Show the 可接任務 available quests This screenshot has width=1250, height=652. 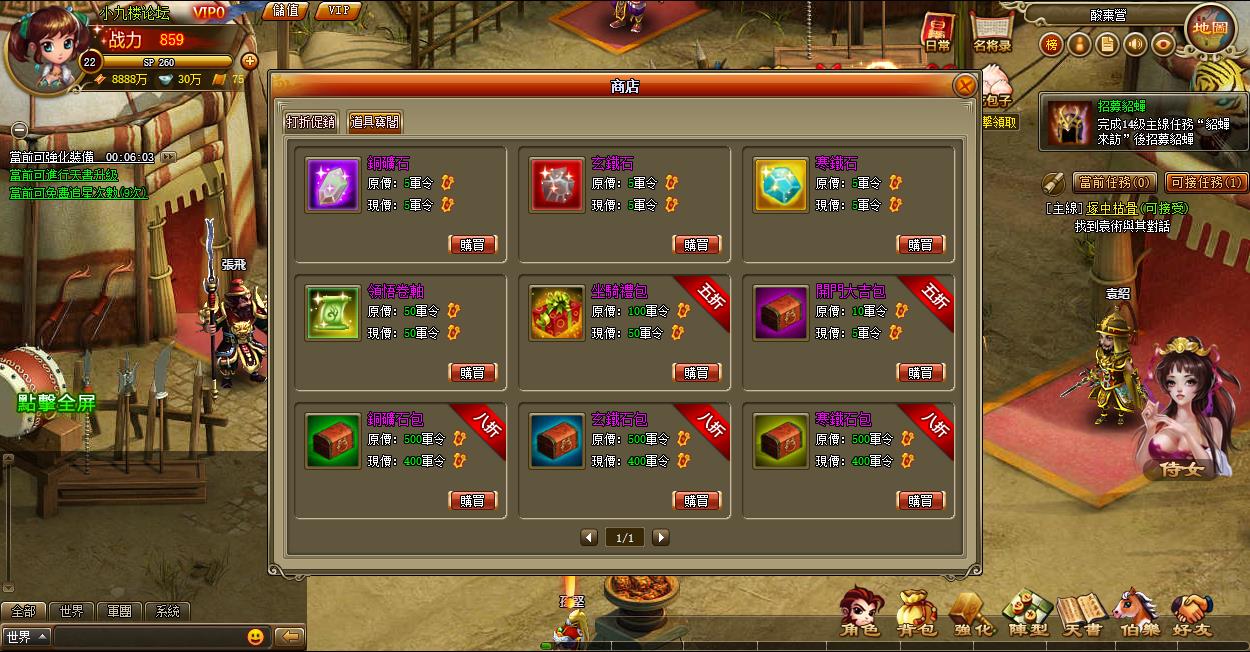[x=1206, y=183]
